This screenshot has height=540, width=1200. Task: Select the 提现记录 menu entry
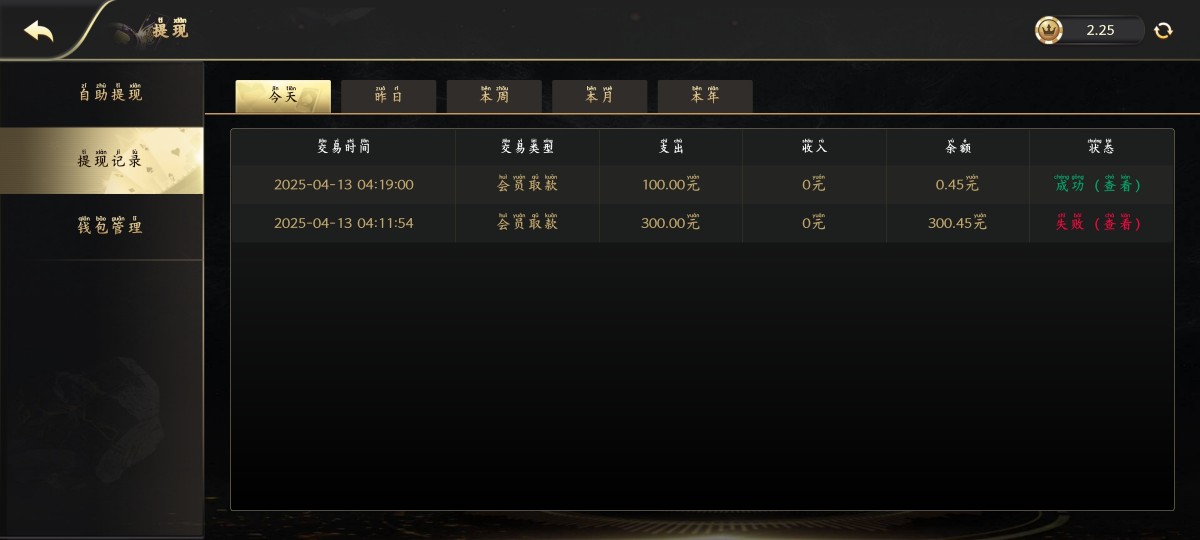point(110,160)
